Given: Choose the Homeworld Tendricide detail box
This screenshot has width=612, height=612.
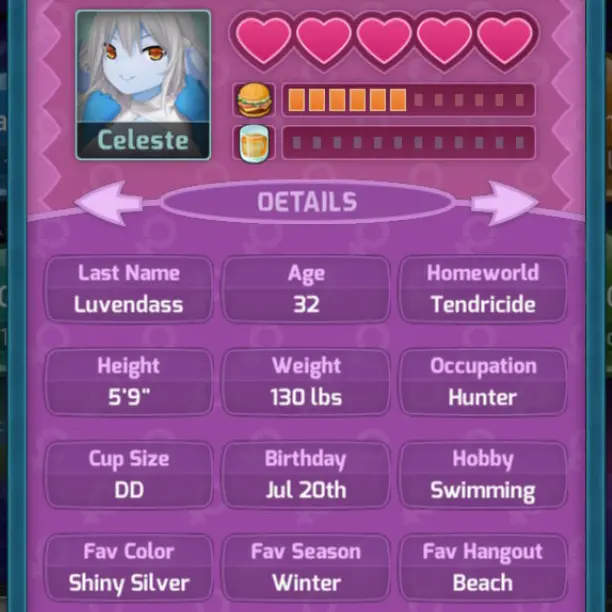Looking at the screenshot, I should pyautogui.click(x=483, y=289).
